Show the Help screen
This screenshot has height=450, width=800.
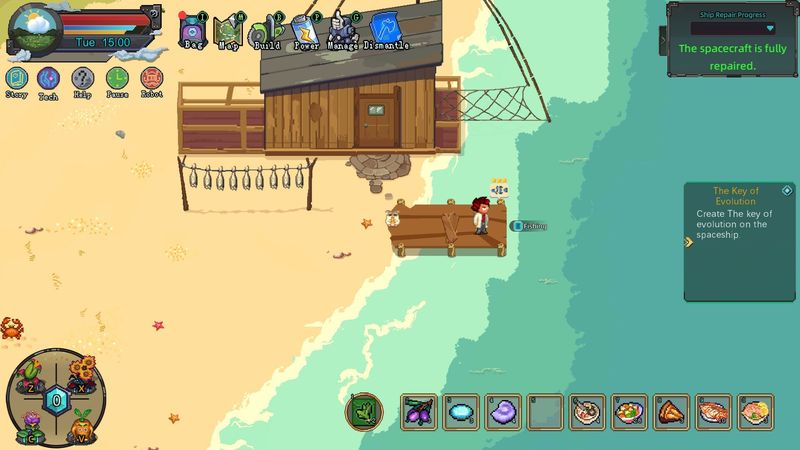(82, 78)
